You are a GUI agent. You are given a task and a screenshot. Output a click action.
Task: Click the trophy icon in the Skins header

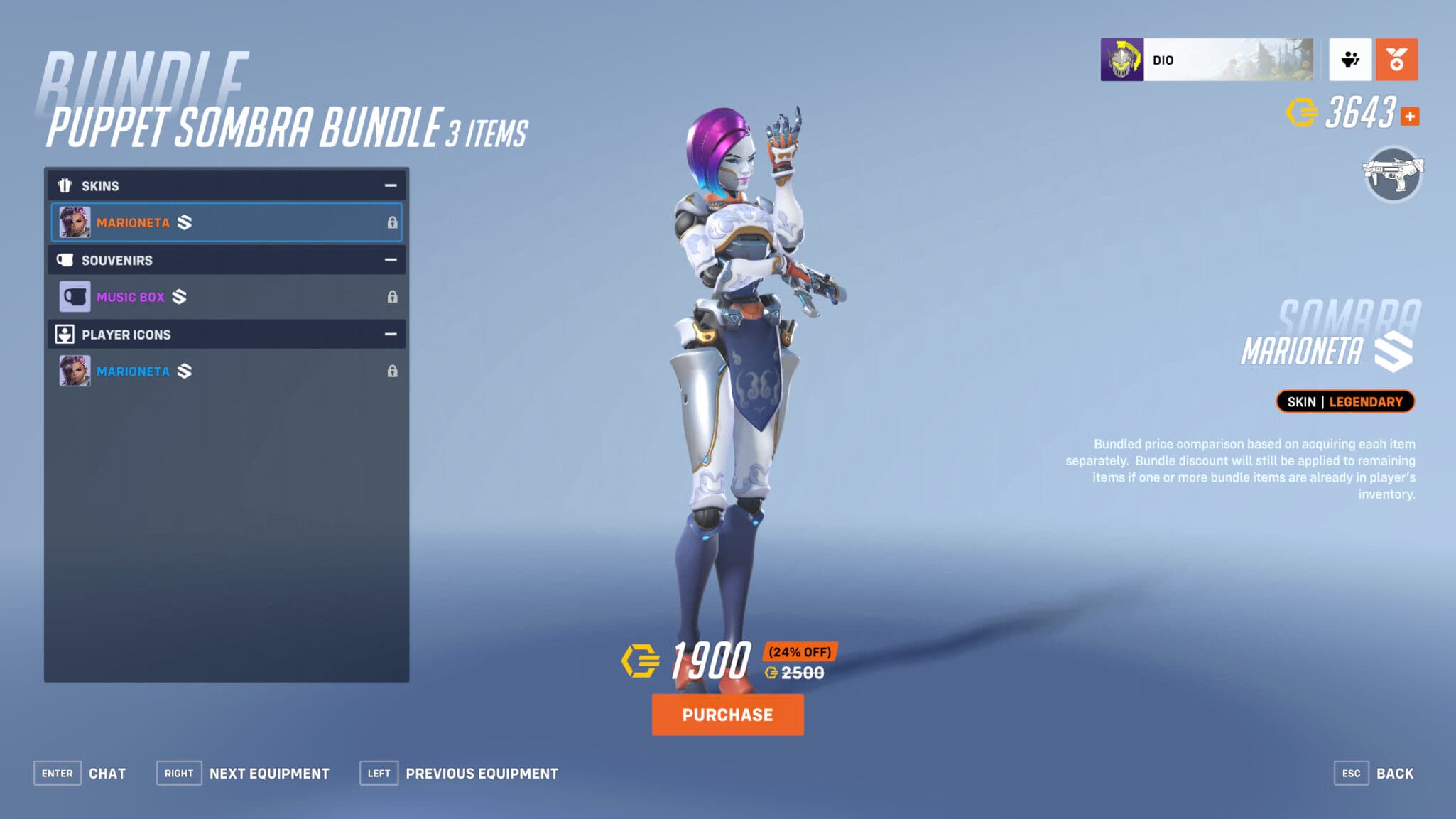pos(65,185)
